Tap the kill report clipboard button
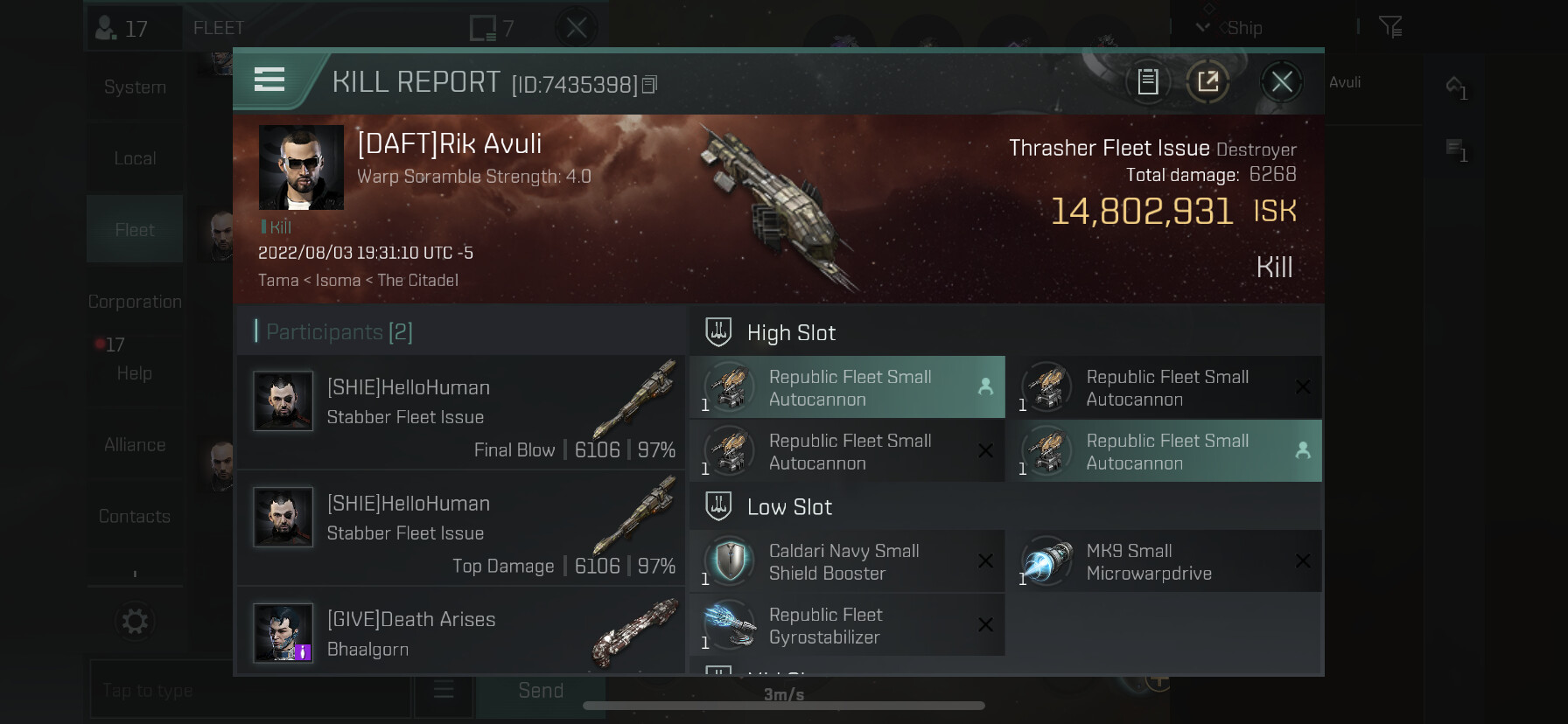Viewport: 1568px width, 724px height. pos(1147,82)
